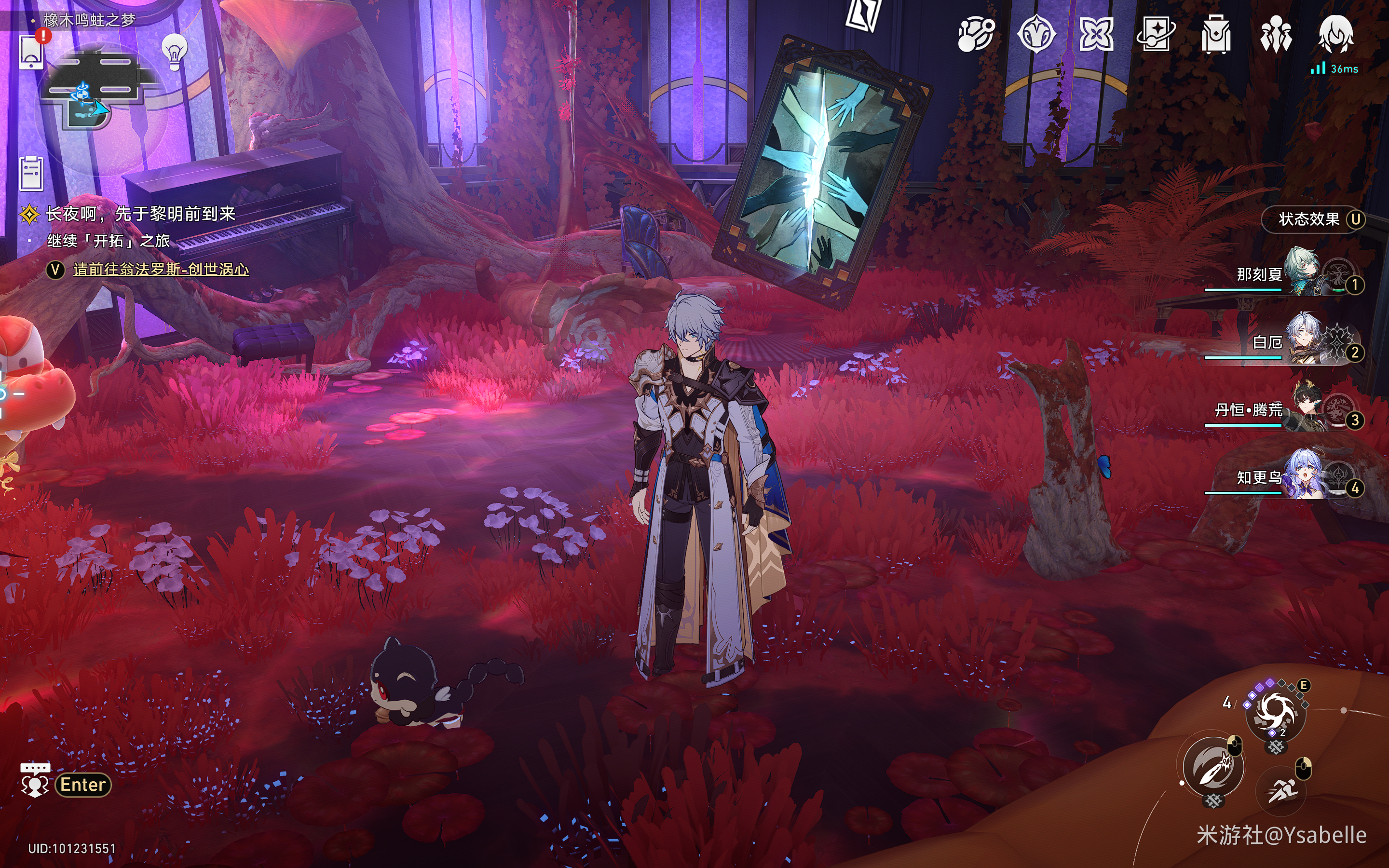Show the 状态效果 status effects panel

tap(1312, 219)
